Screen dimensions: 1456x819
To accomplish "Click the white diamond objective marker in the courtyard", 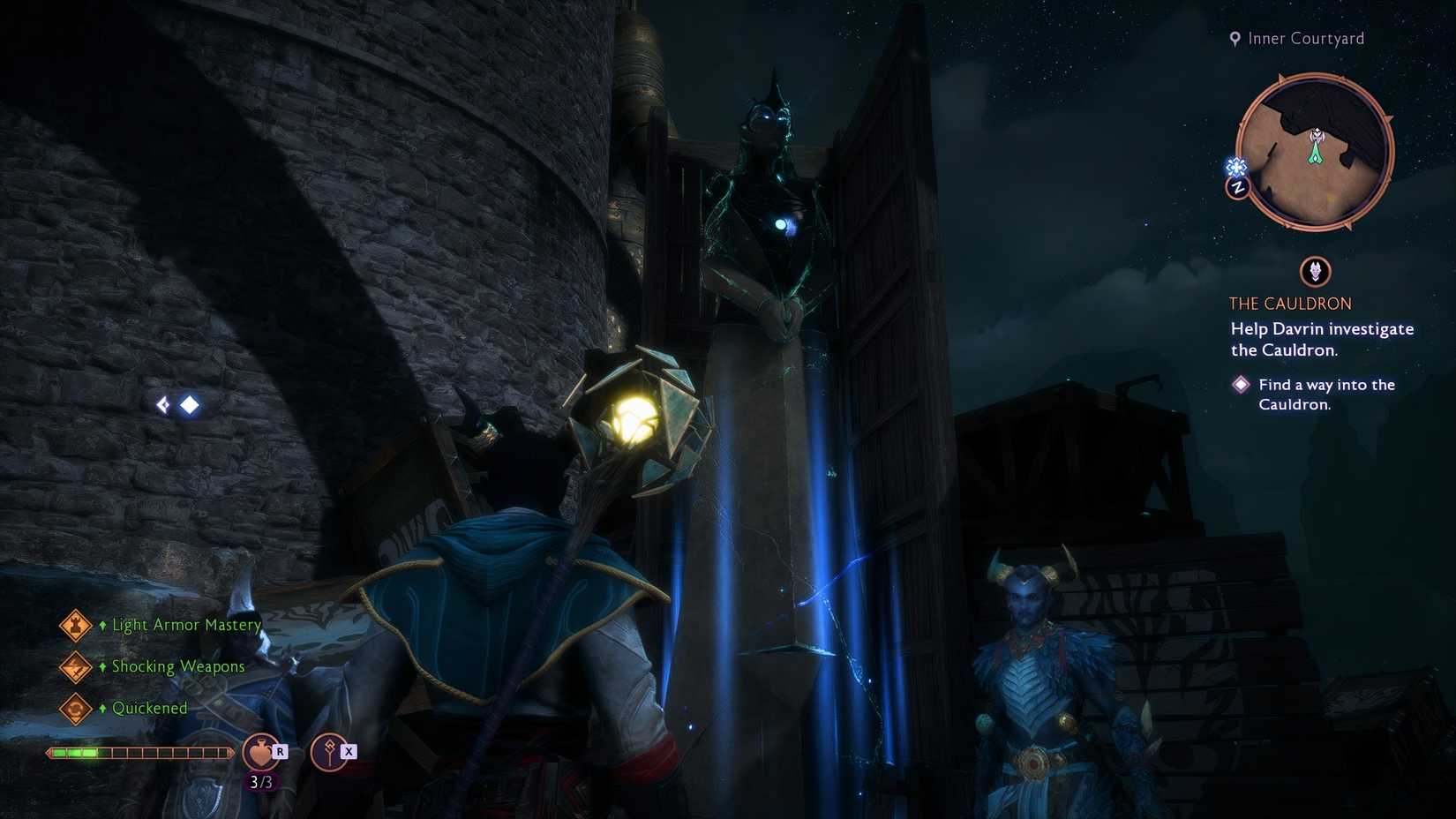I will coord(191,405).
